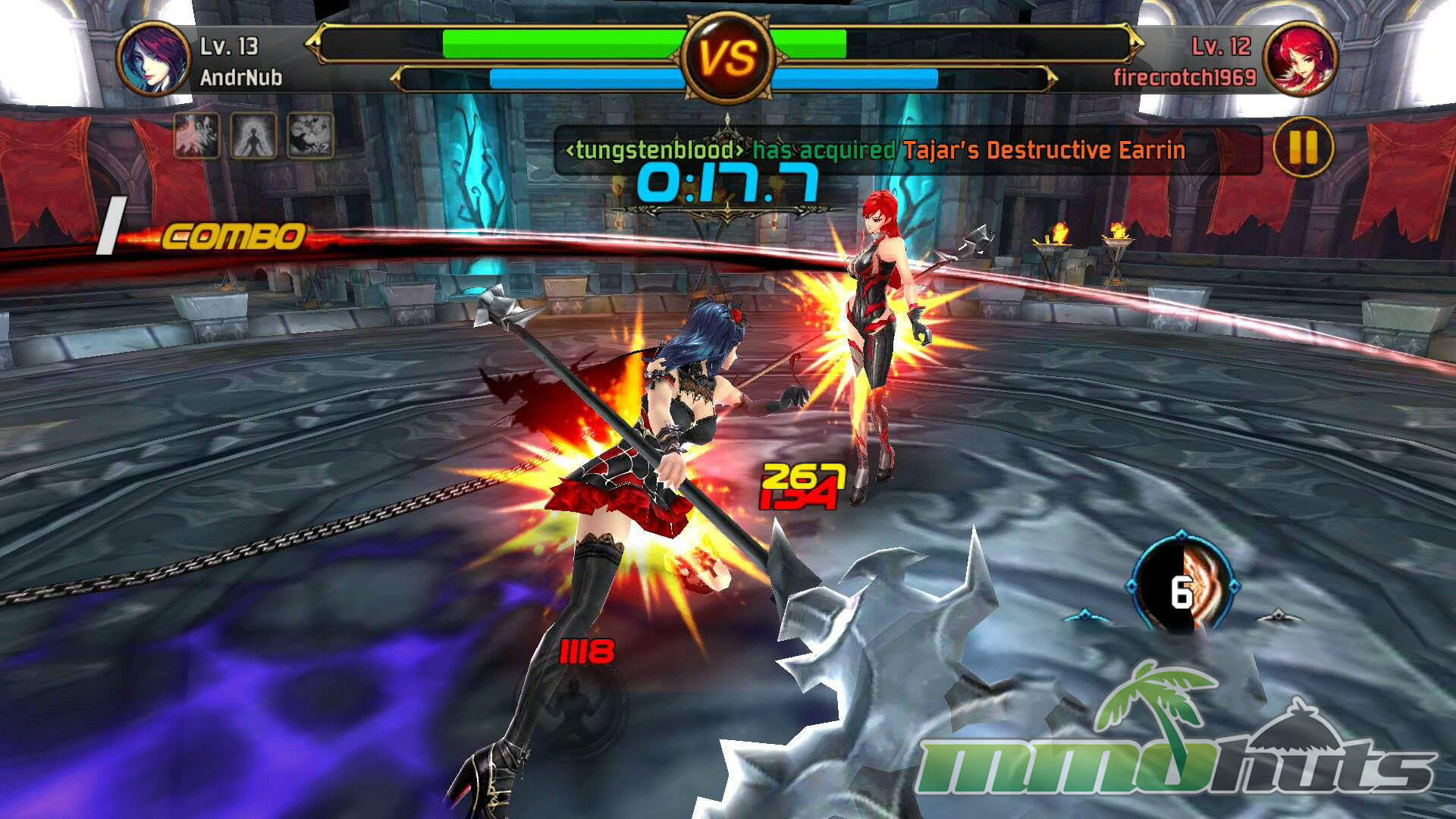Image resolution: width=1456 pixels, height=819 pixels.
Task: Activate the fiery slash skill on cooldown
Action: [x=1181, y=588]
